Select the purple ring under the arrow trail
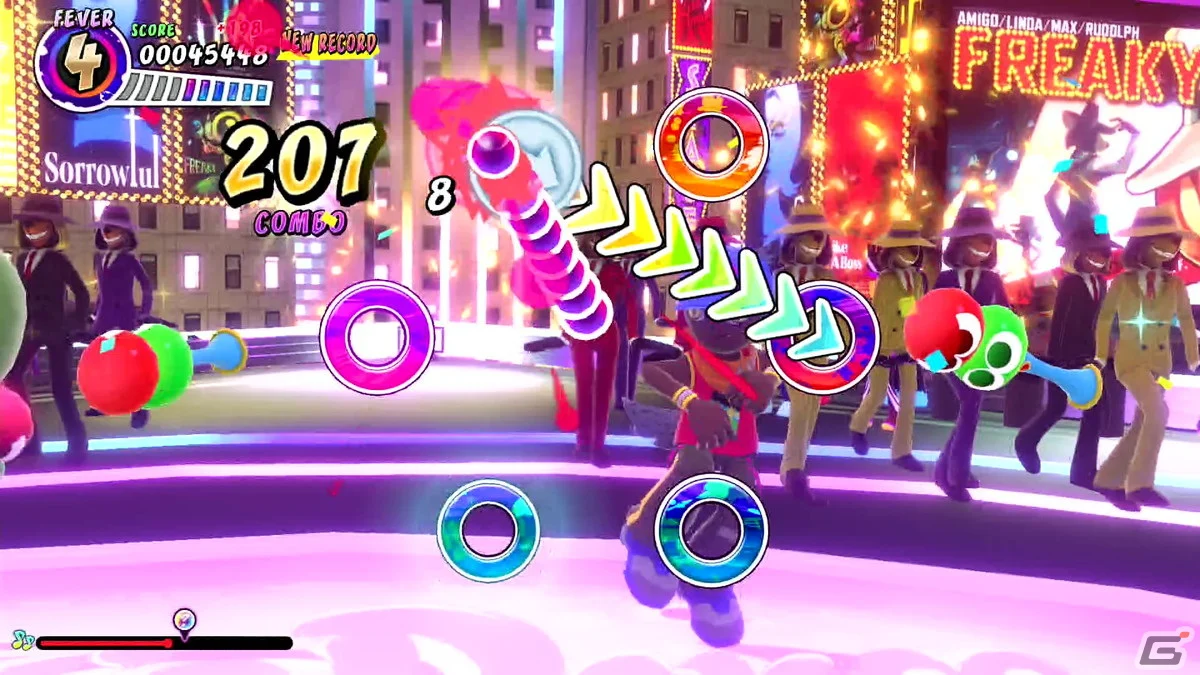This screenshot has width=1200, height=675. (x=822, y=336)
